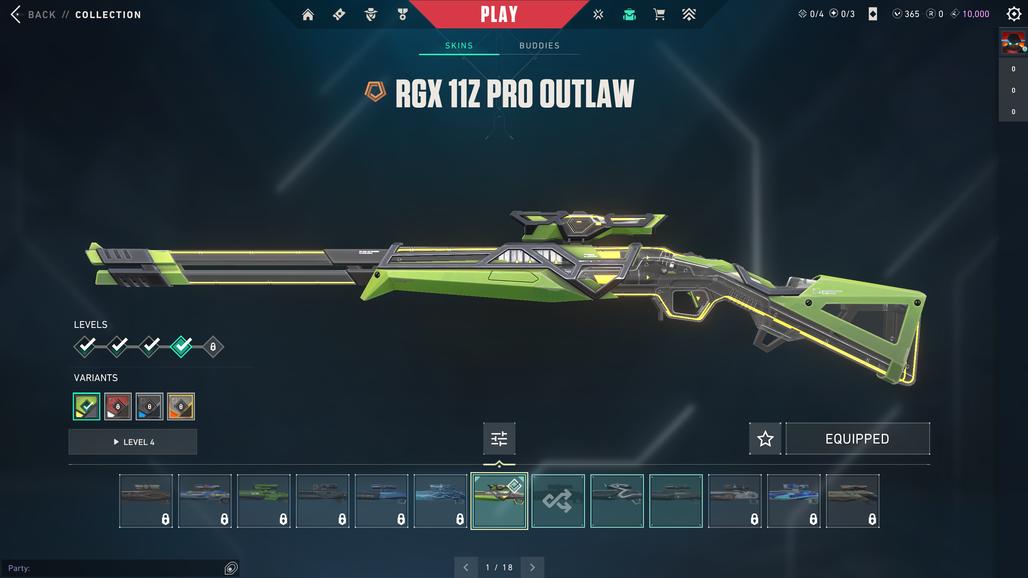The image size is (1028, 578).
Task: Go to the next skin page
Action: tap(532, 567)
